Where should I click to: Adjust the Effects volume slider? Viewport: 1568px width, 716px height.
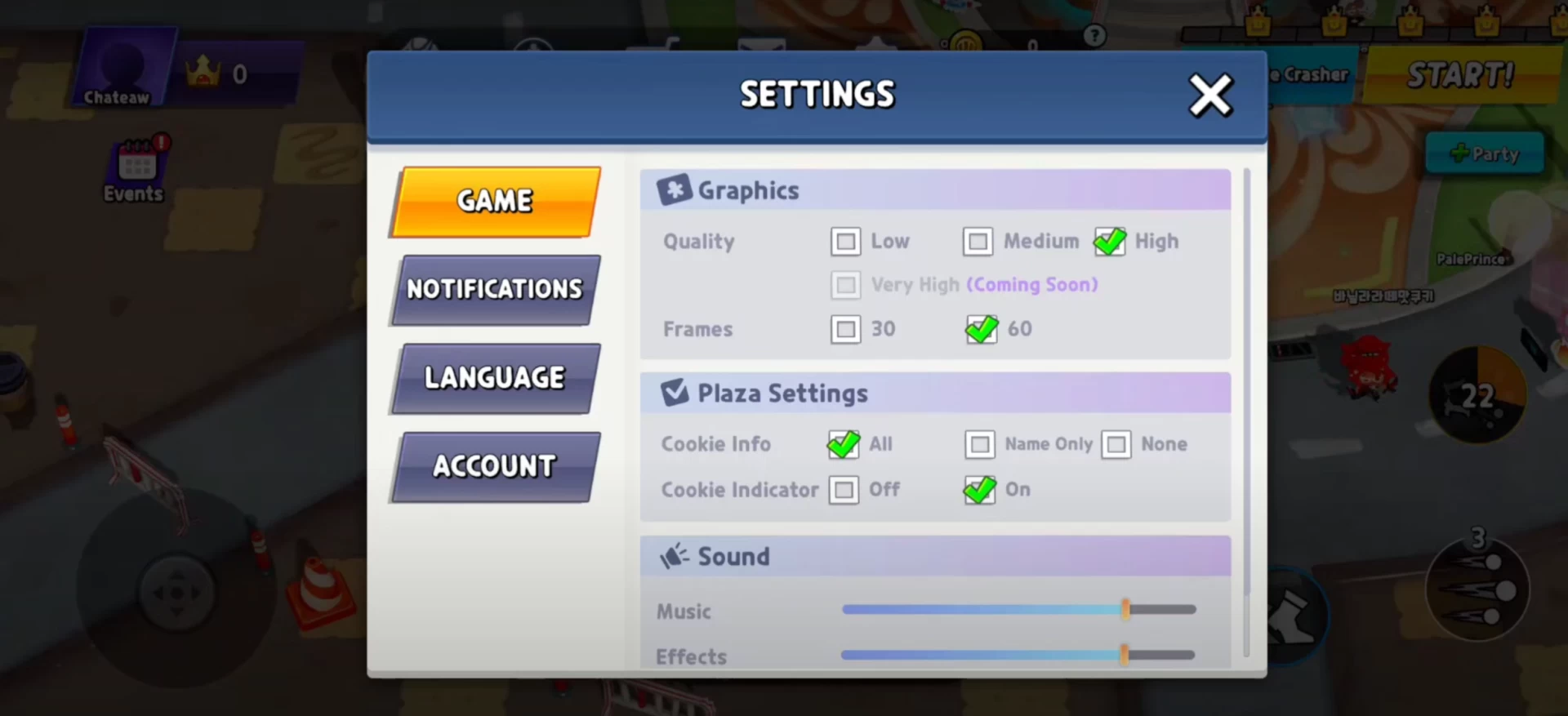click(x=1125, y=654)
